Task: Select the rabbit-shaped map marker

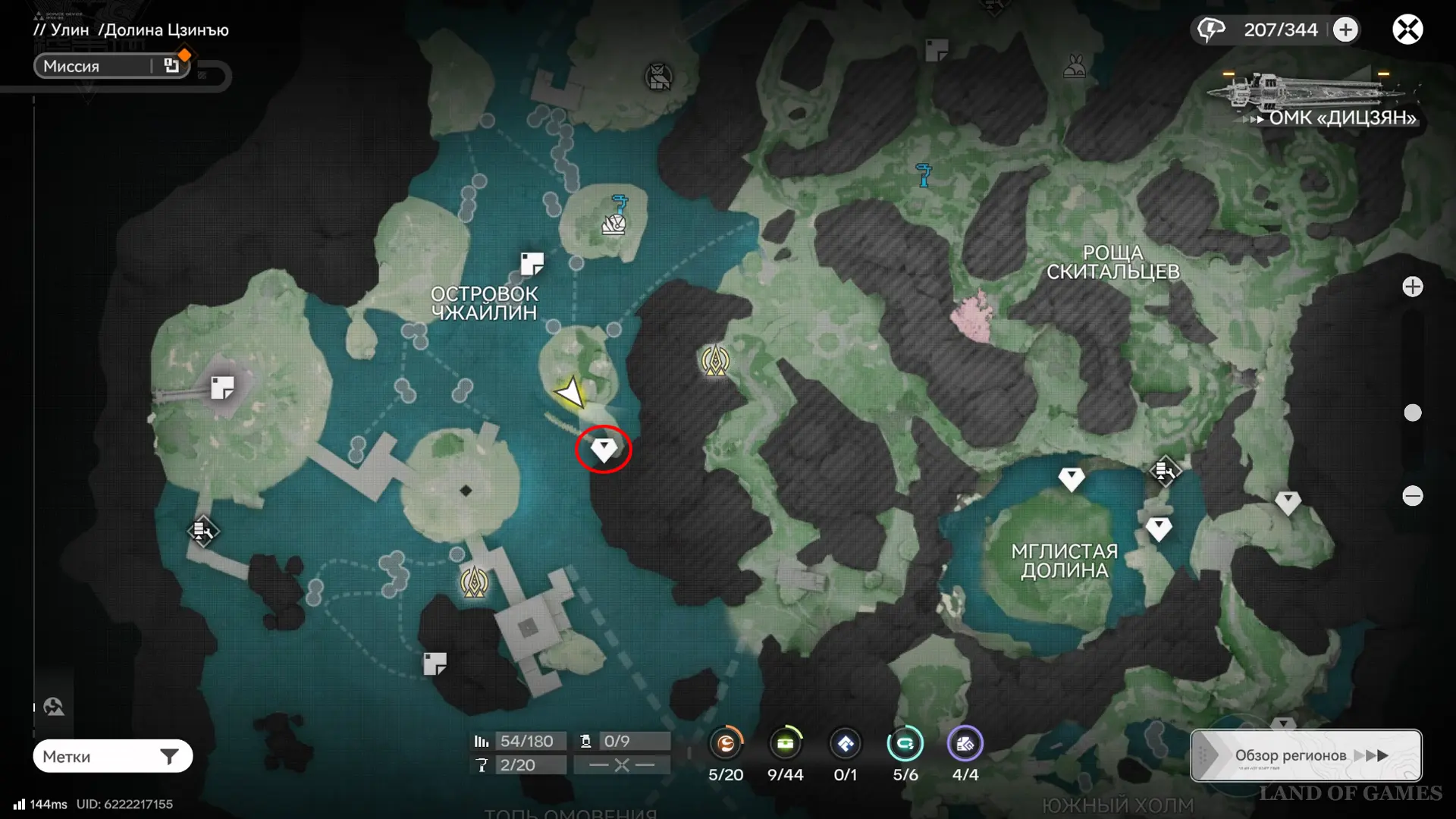Action: point(1074,67)
